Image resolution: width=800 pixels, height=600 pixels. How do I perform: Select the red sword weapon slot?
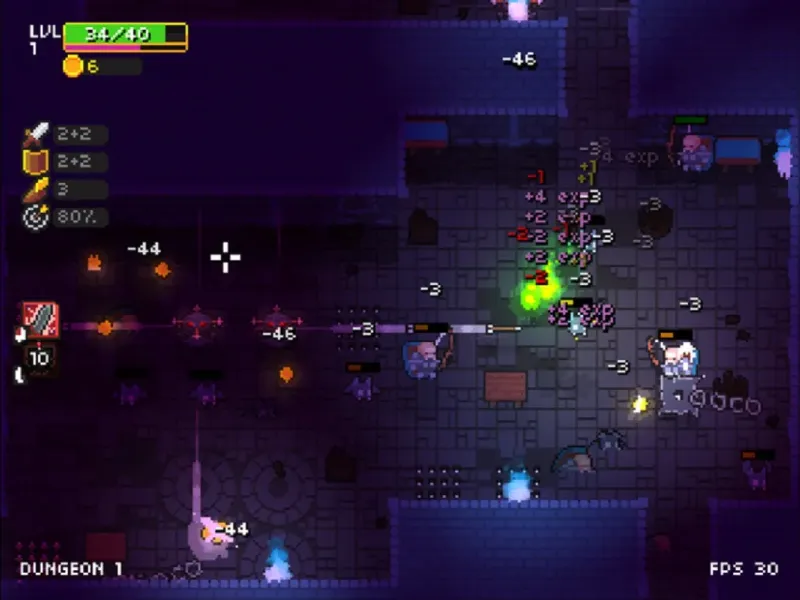click(41, 321)
